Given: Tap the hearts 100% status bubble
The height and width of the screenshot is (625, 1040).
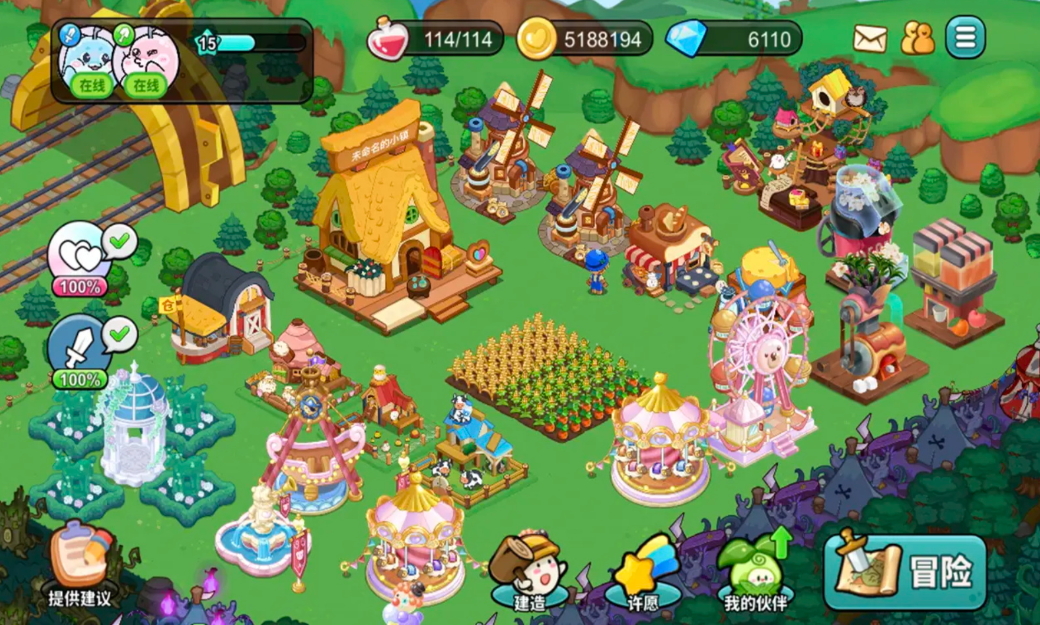Looking at the screenshot, I should (x=82, y=258).
